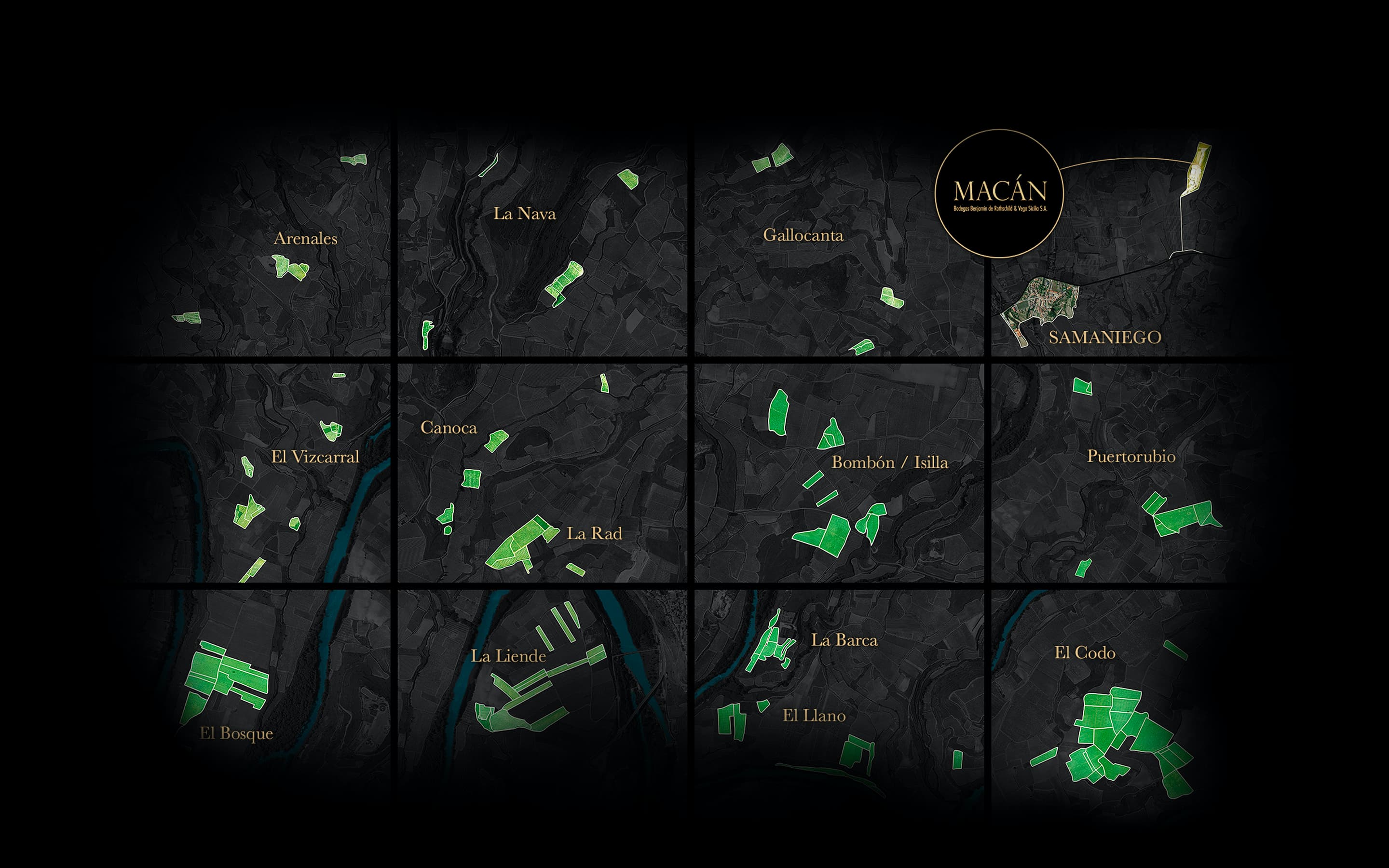The width and height of the screenshot is (1389, 868).
Task: Choose the El Bosque label
Action: pos(236,733)
